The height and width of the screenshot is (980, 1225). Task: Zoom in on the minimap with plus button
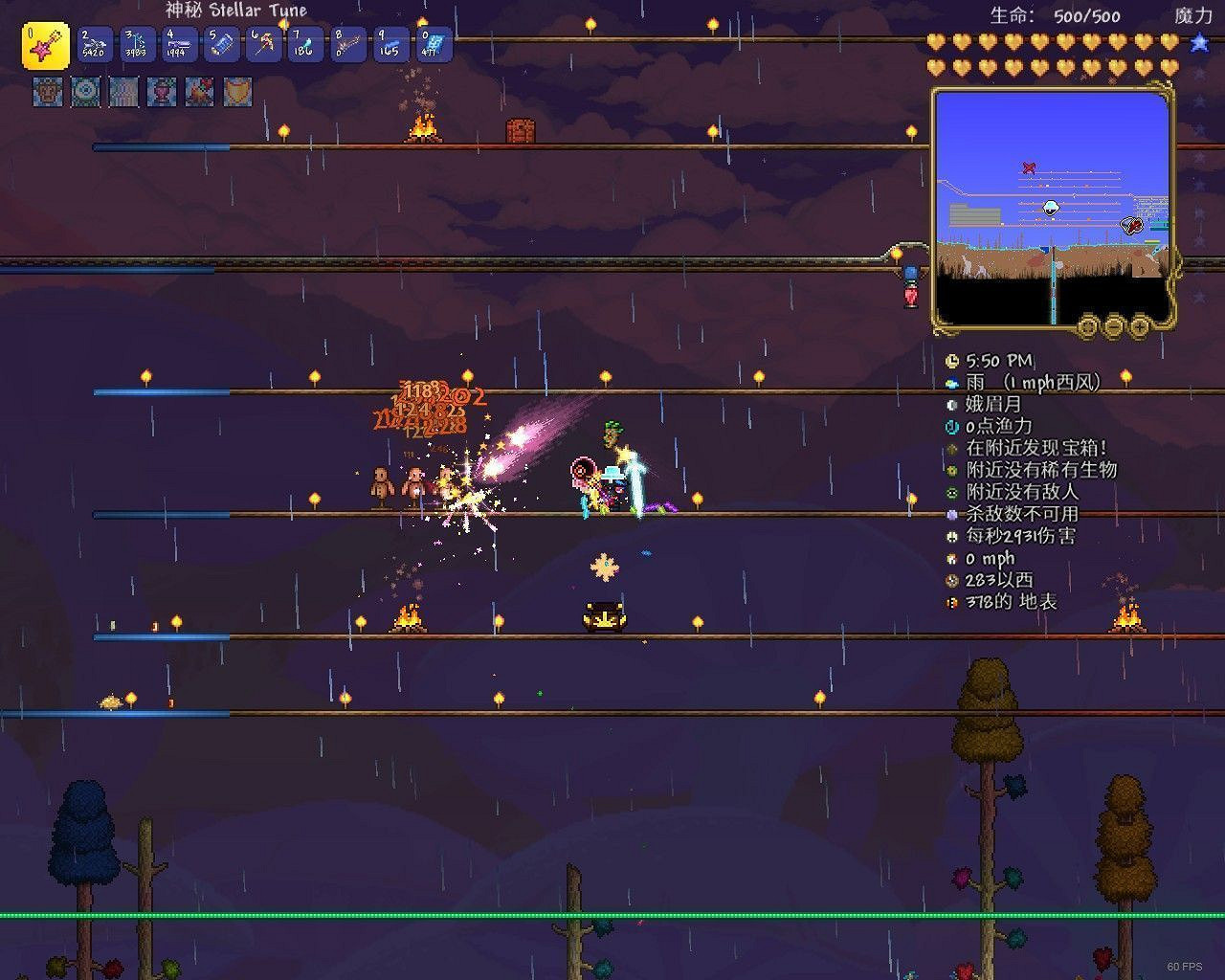coord(1139,326)
